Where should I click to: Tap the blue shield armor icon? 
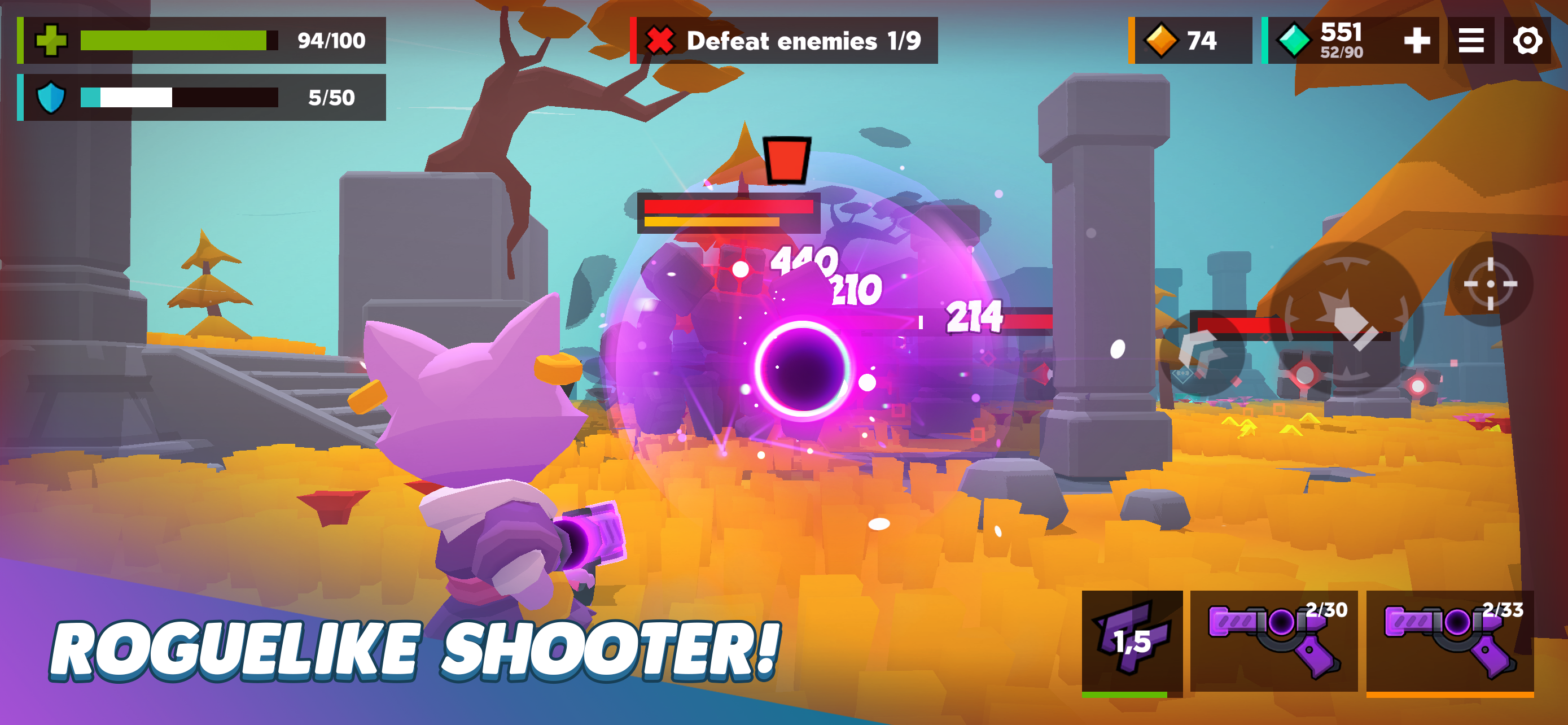tap(51, 95)
